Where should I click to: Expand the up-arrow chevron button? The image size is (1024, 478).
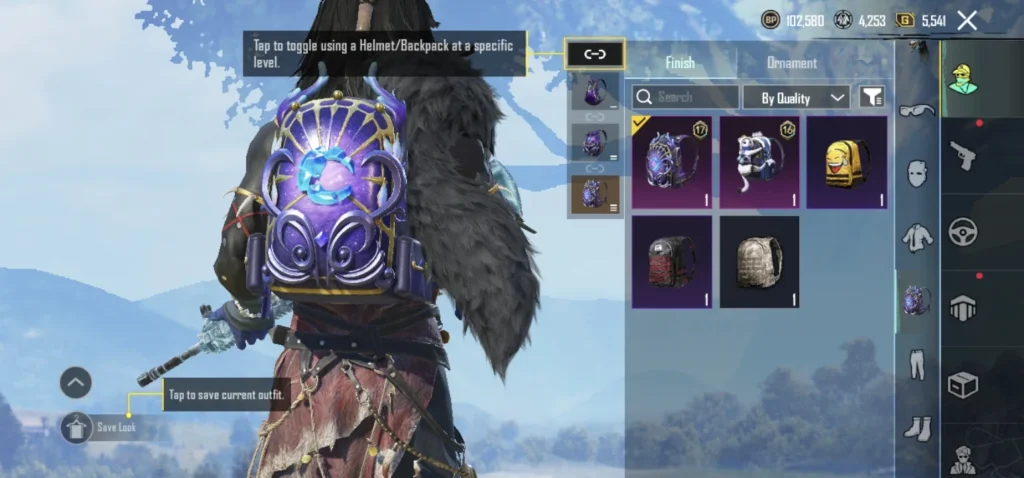76,382
